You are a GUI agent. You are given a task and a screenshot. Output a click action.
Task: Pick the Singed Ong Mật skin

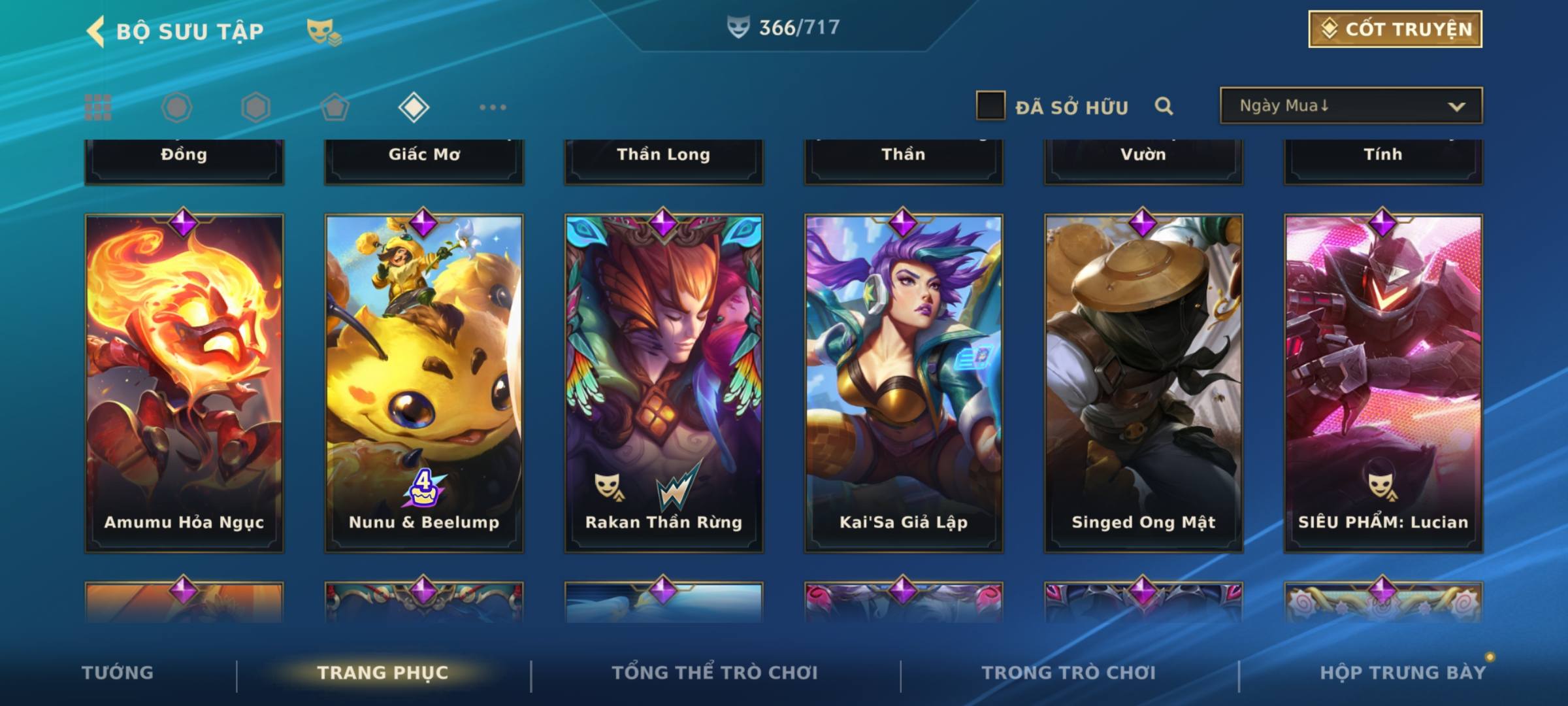1143,382
